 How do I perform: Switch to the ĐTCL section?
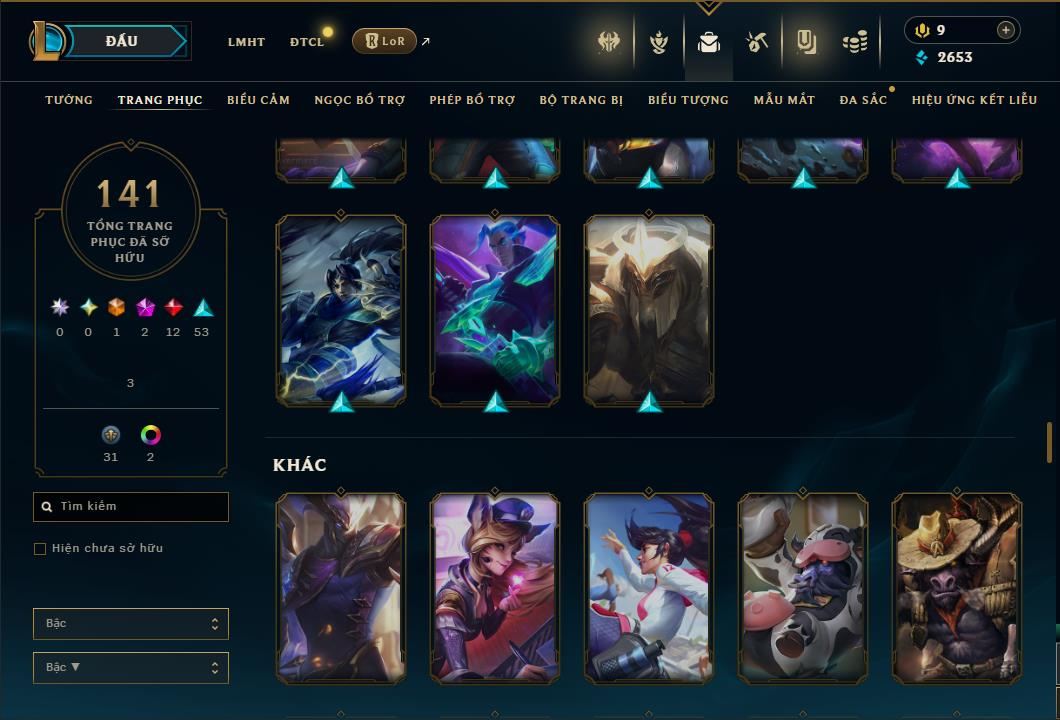pos(307,42)
